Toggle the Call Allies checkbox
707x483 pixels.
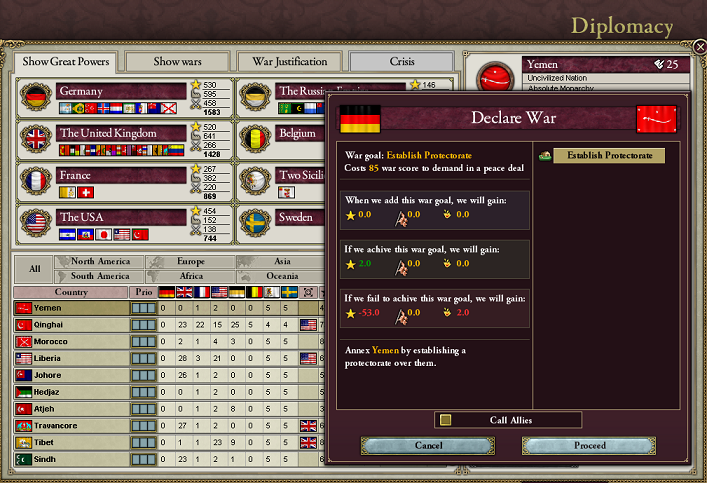[446, 420]
